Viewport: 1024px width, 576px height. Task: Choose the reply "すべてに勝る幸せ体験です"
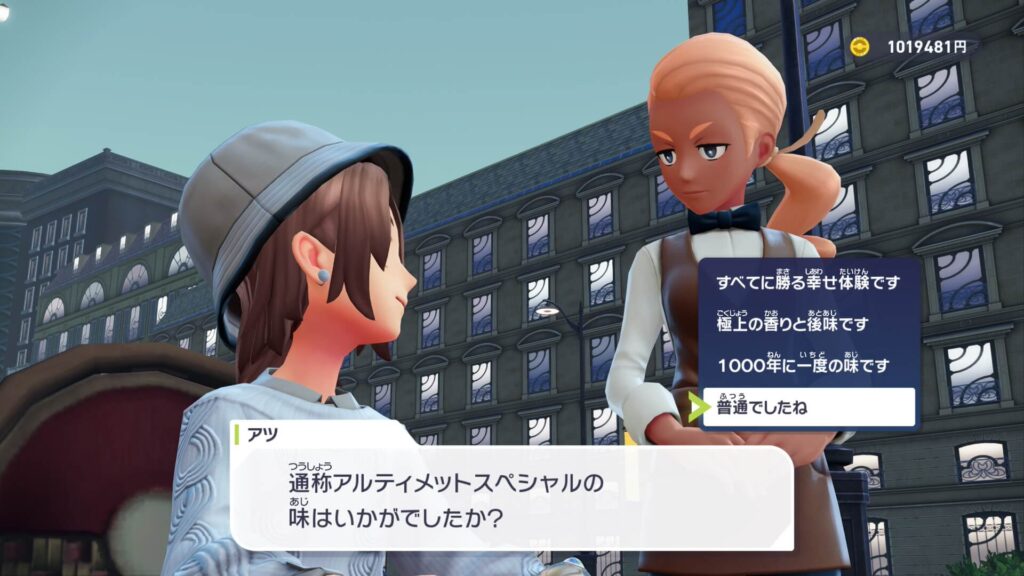(x=808, y=283)
